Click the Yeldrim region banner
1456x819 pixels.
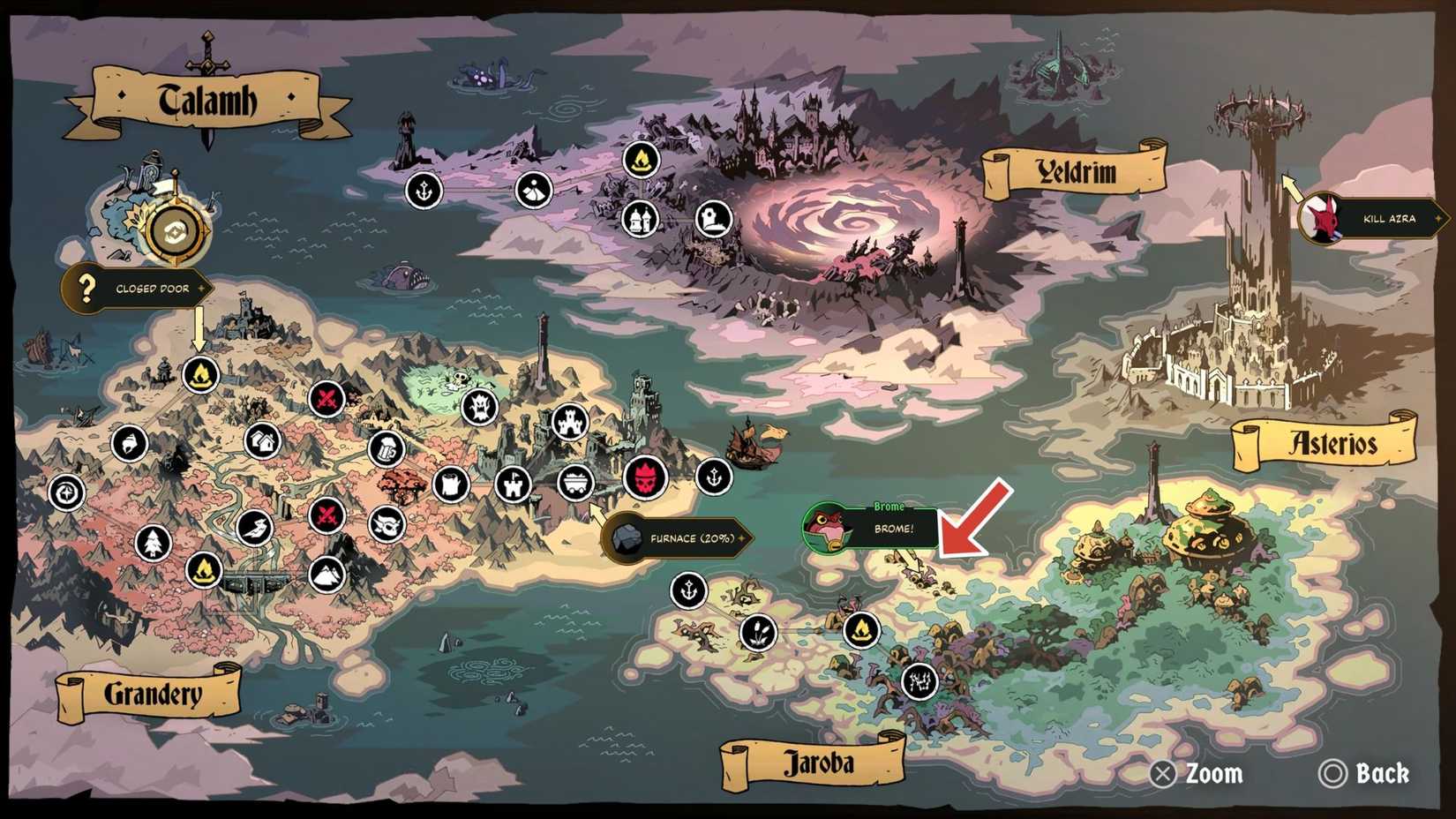(x=1077, y=171)
